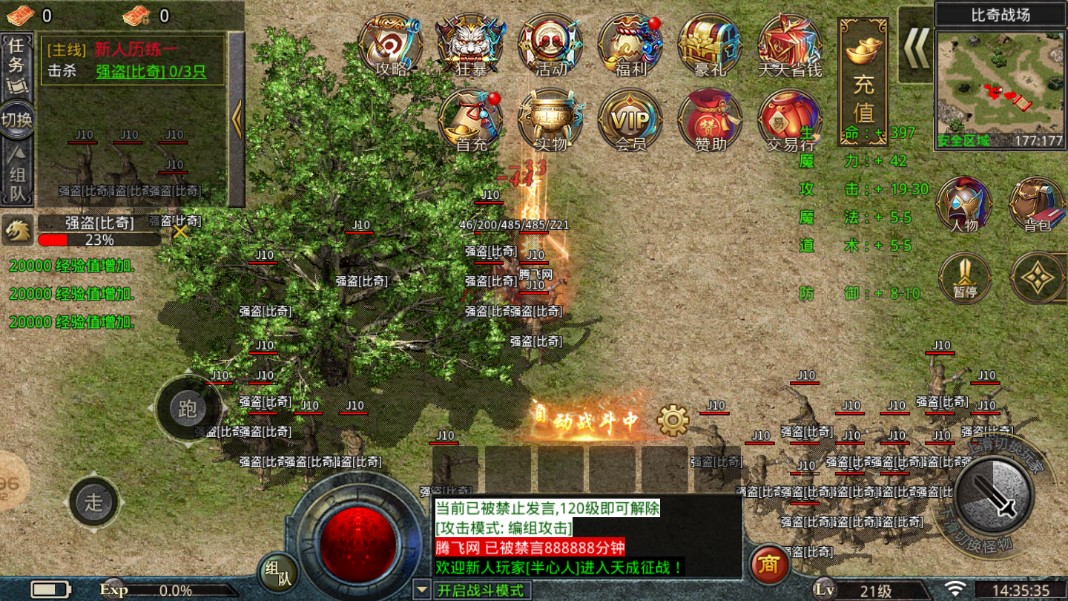Open the VIP 会员 menu
1068x601 pixels.
tap(630, 120)
